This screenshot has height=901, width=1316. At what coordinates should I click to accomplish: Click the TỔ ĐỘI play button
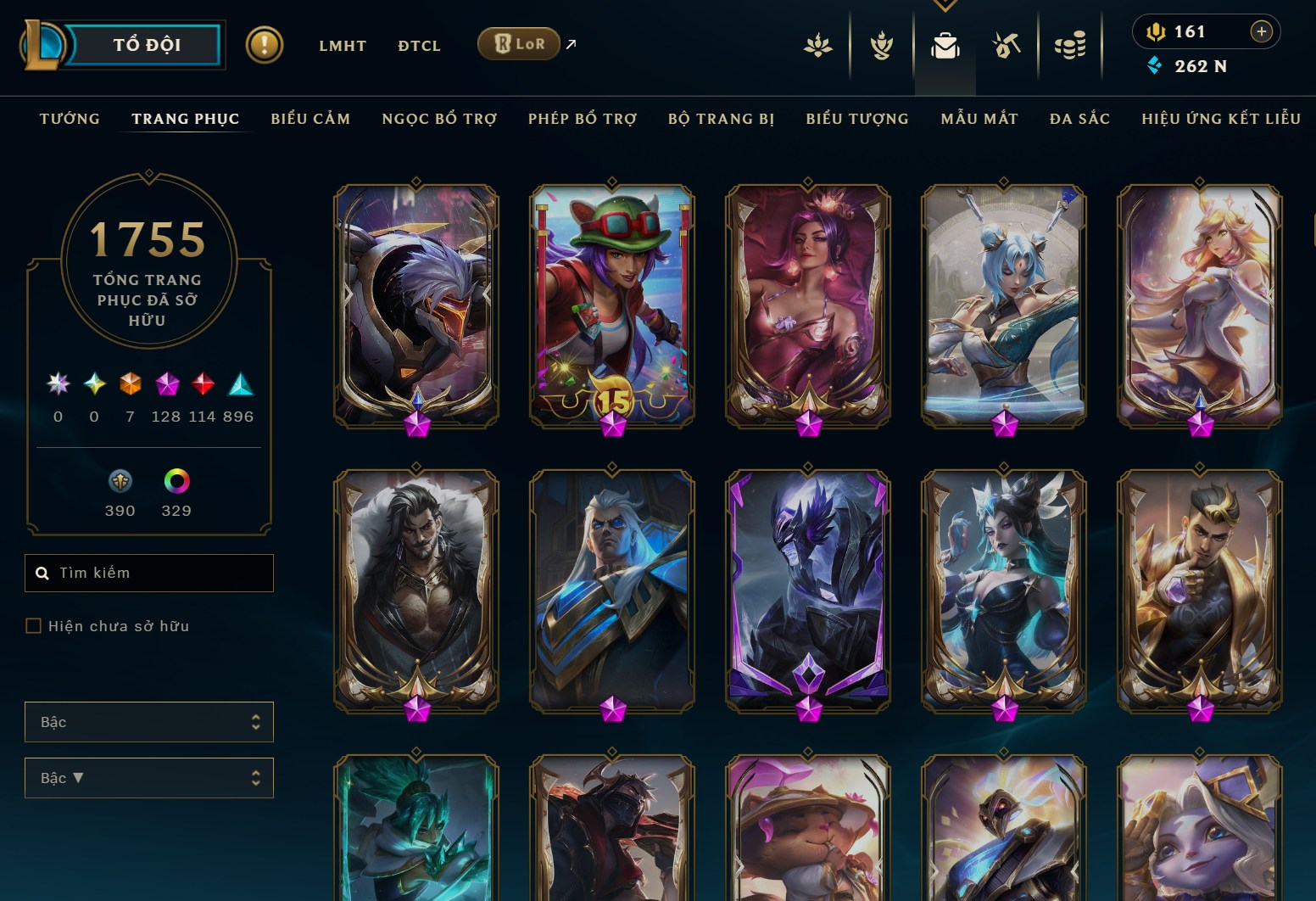[x=146, y=45]
